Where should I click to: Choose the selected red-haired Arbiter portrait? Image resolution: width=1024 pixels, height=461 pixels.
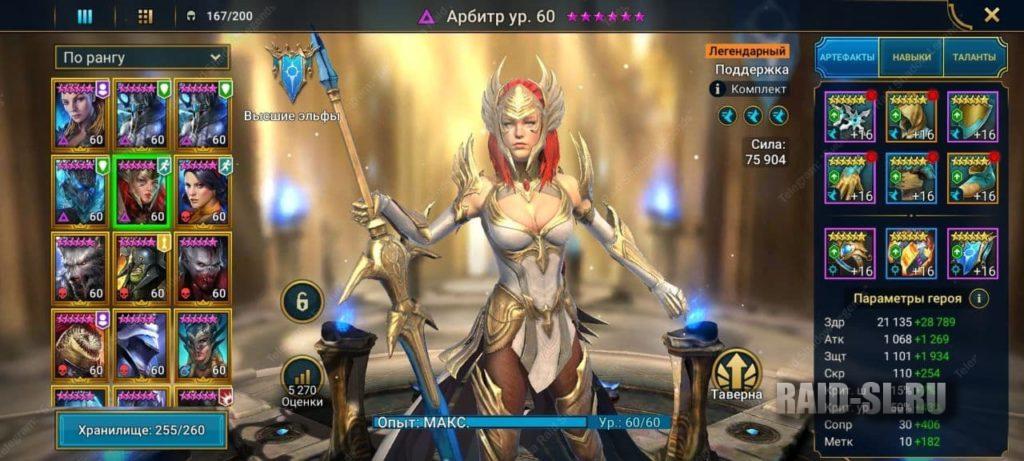[142, 190]
